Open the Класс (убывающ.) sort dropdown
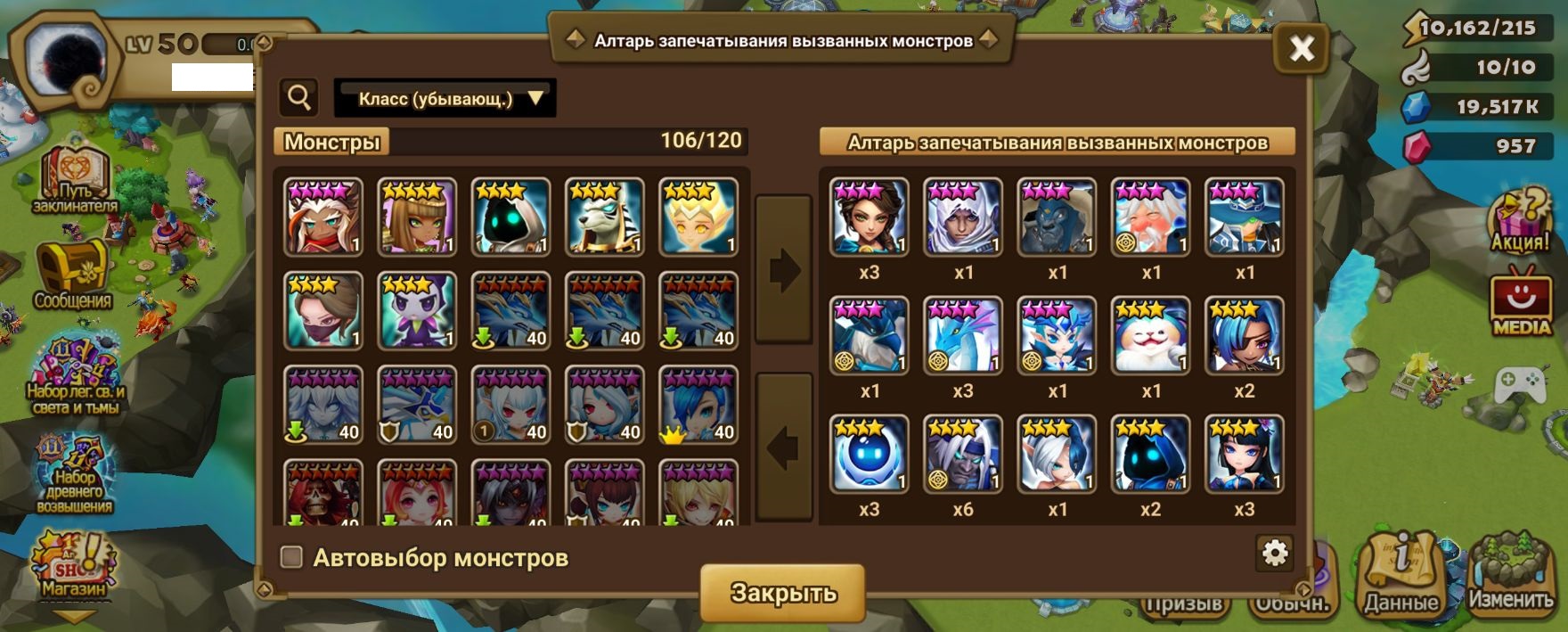Viewport: 1568px width, 632px height. tap(445, 98)
